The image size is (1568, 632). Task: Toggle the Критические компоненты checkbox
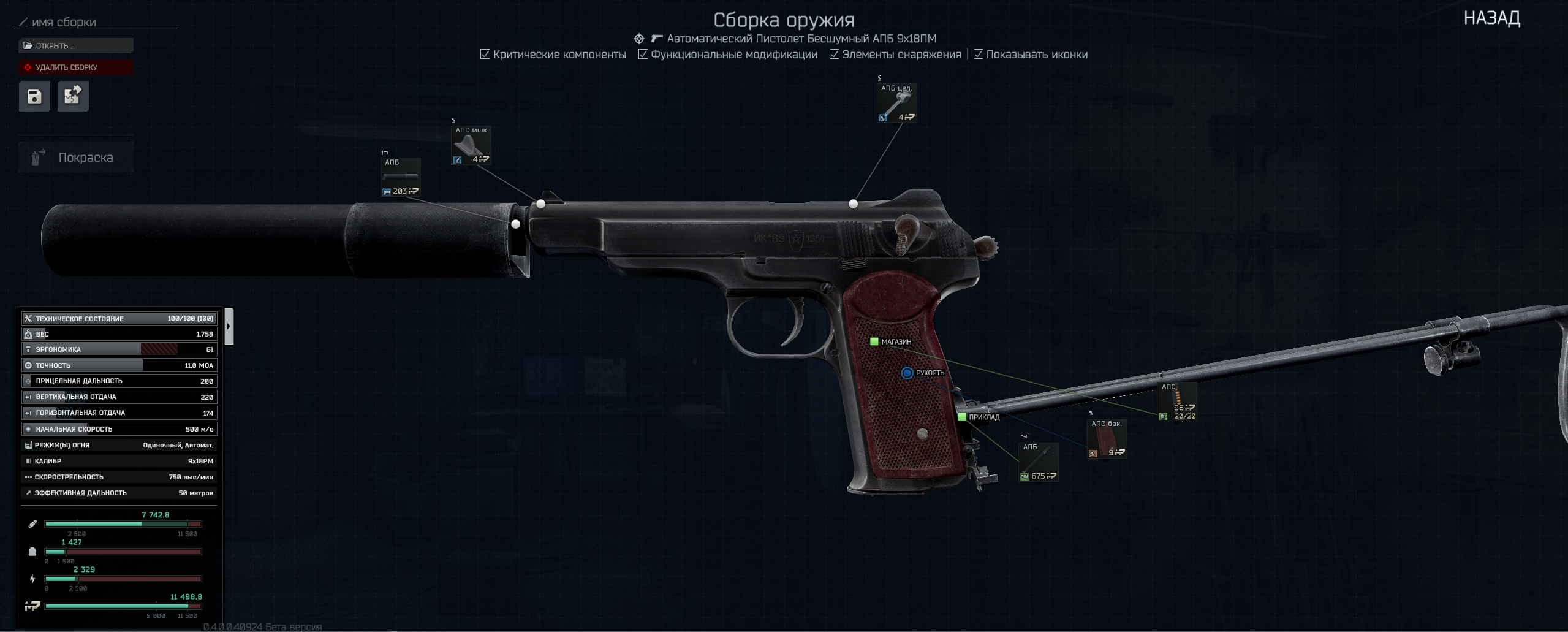[x=485, y=55]
